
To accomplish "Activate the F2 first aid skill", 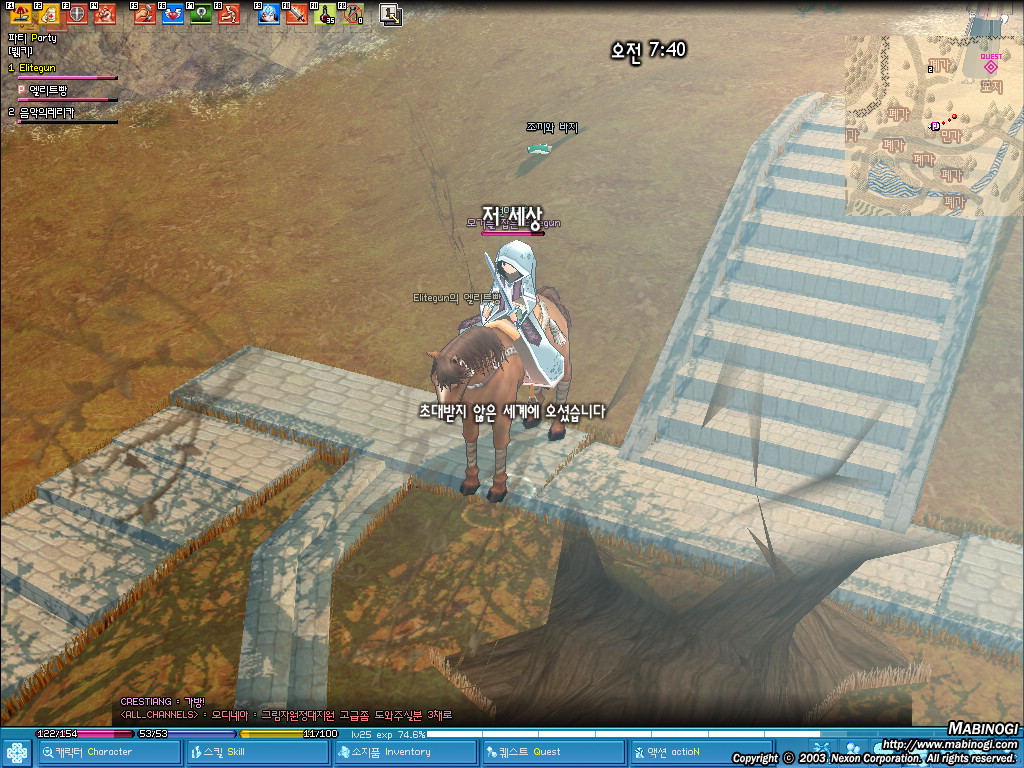I will (x=48, y=14).
